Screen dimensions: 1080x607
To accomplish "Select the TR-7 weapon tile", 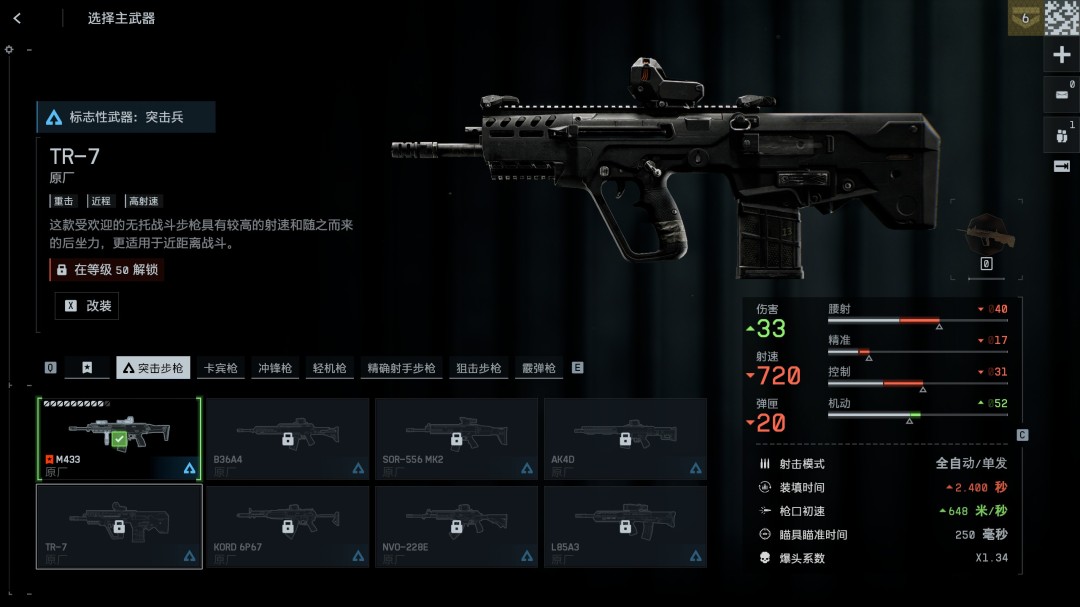I will [119, 526].
